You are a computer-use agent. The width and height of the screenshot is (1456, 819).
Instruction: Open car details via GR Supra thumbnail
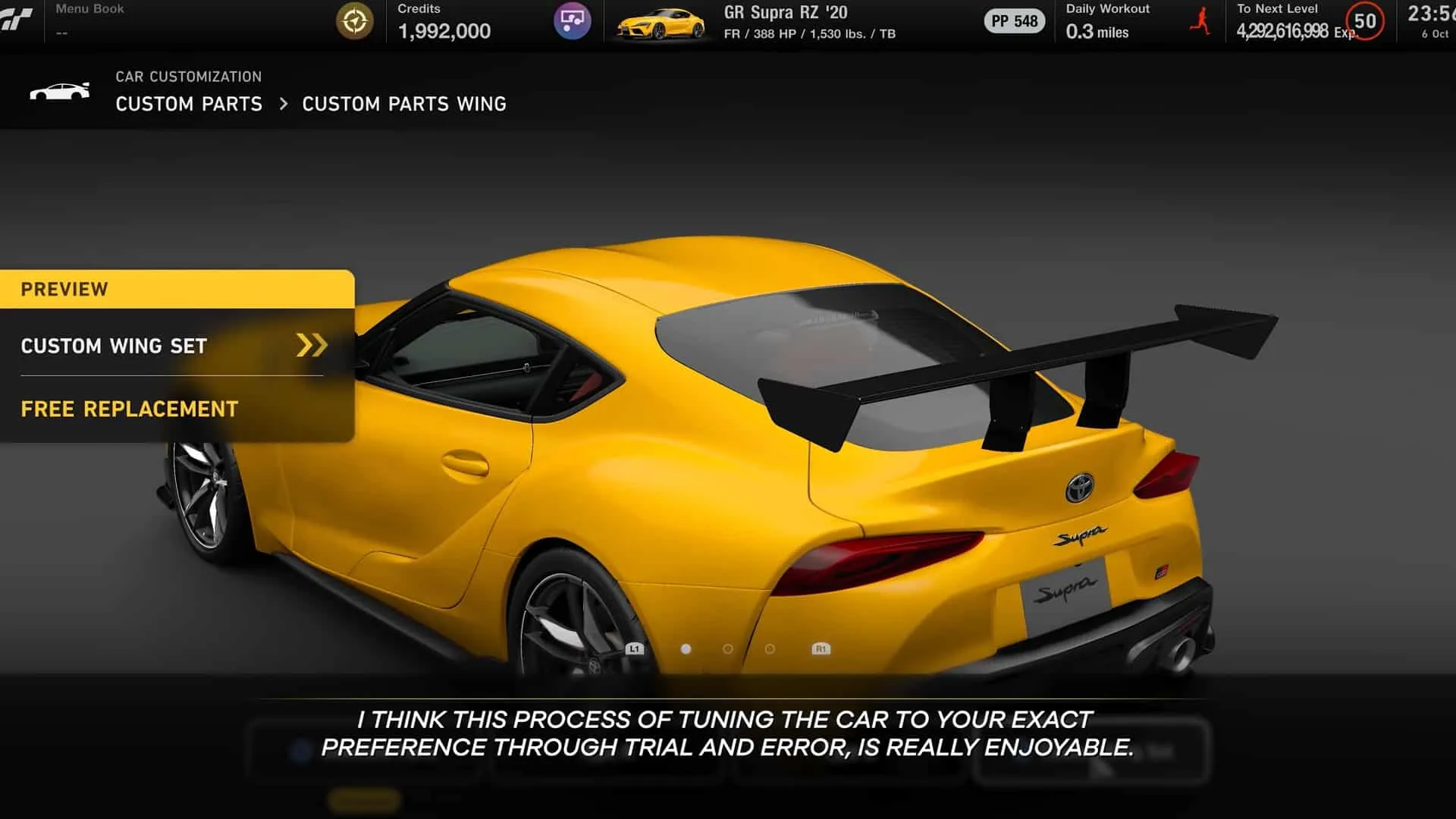(x=661, y=21)
